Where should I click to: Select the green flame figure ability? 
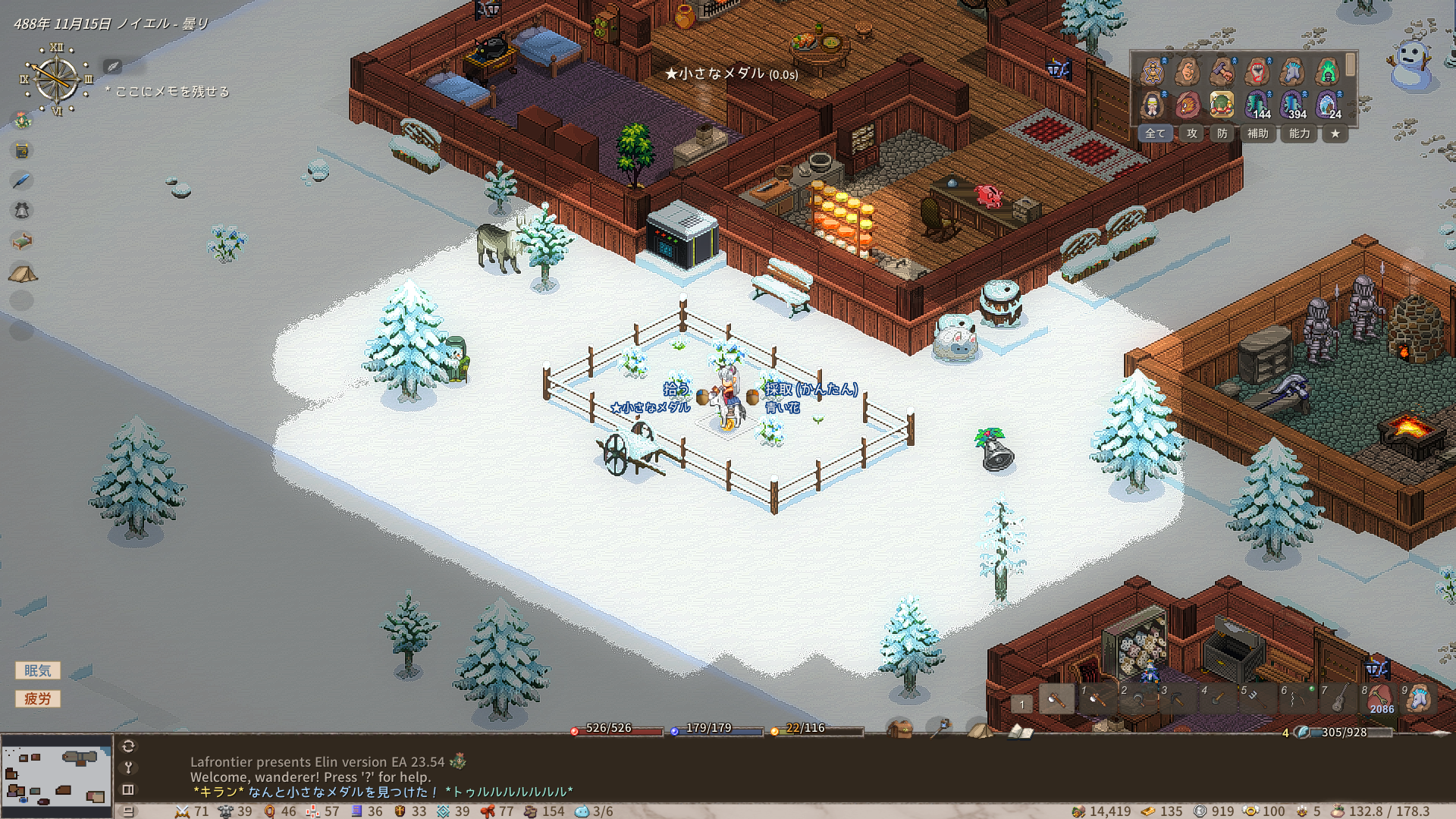click(1328, 72)
